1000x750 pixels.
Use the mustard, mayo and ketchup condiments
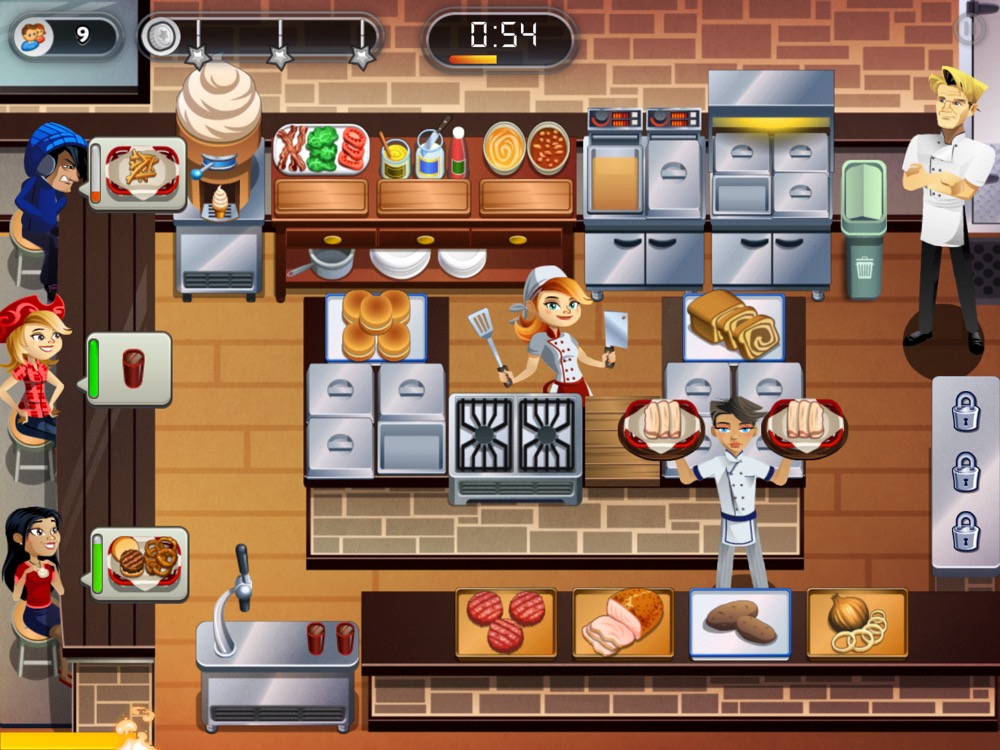coord(425,155)
